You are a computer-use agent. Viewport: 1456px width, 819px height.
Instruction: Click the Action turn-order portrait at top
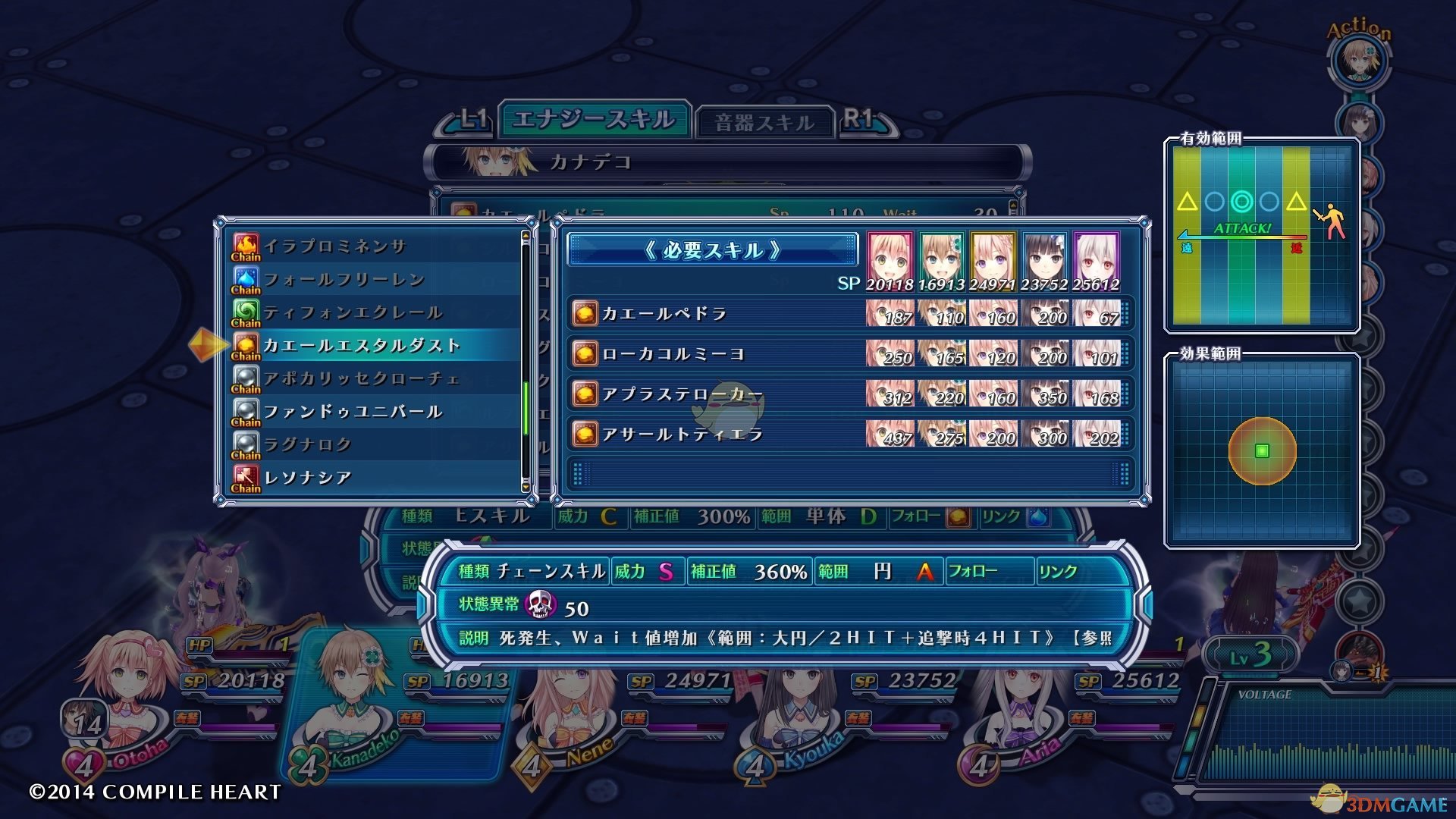pos(1358,60)
